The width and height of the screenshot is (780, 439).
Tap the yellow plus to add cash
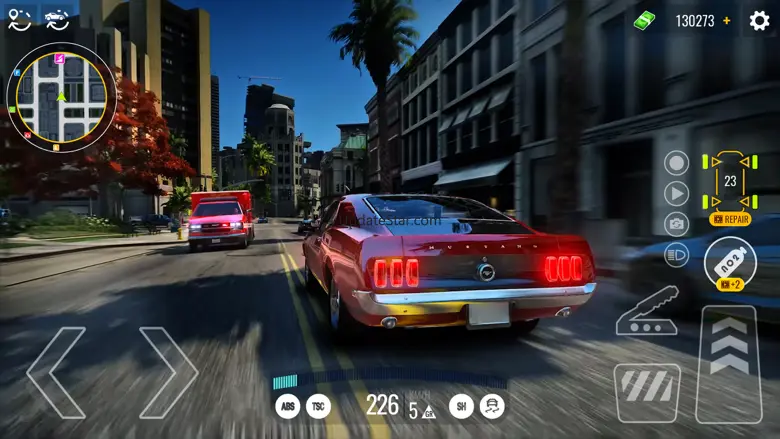click(727, 20)
